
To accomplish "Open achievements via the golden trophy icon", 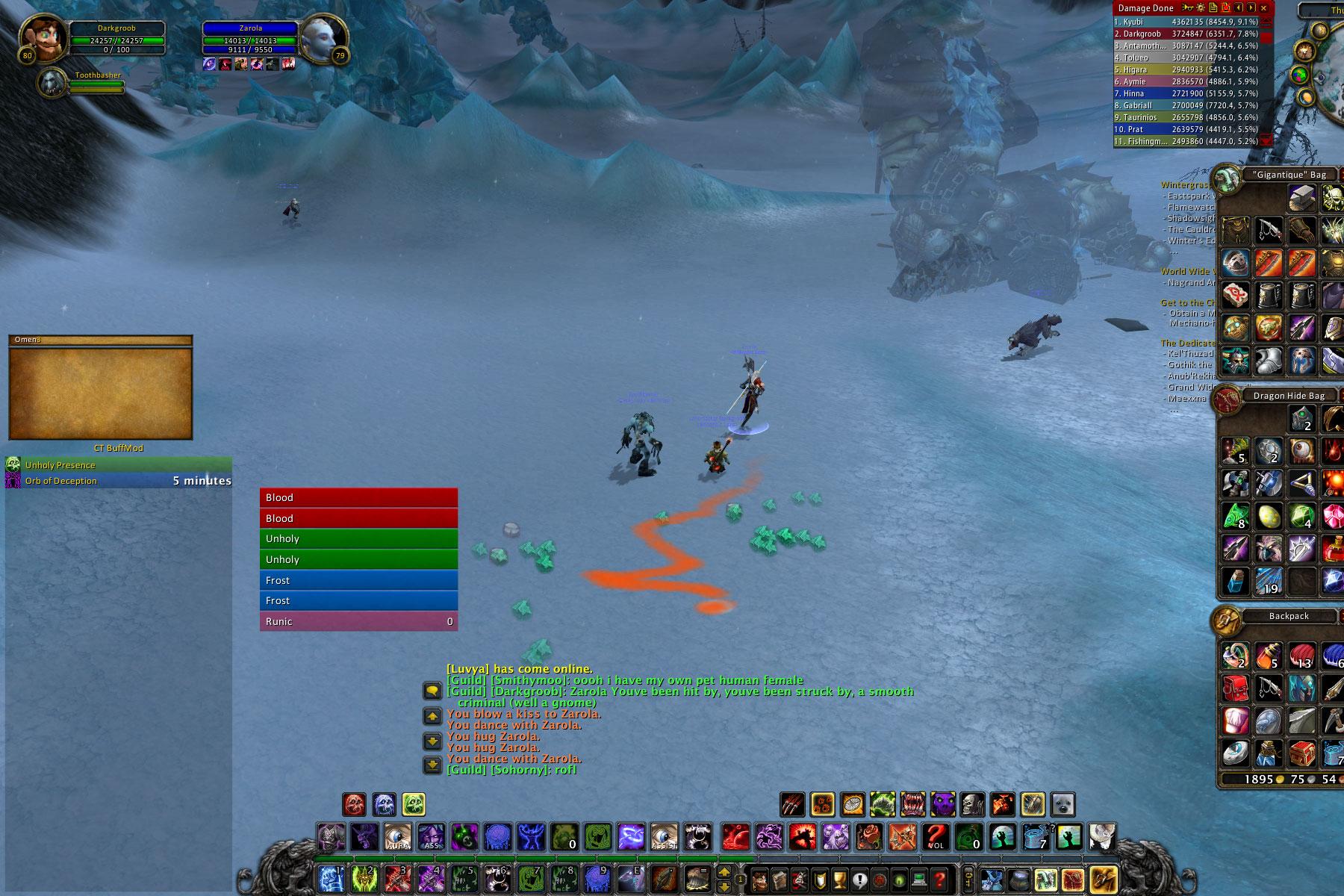I will point(839,879).
